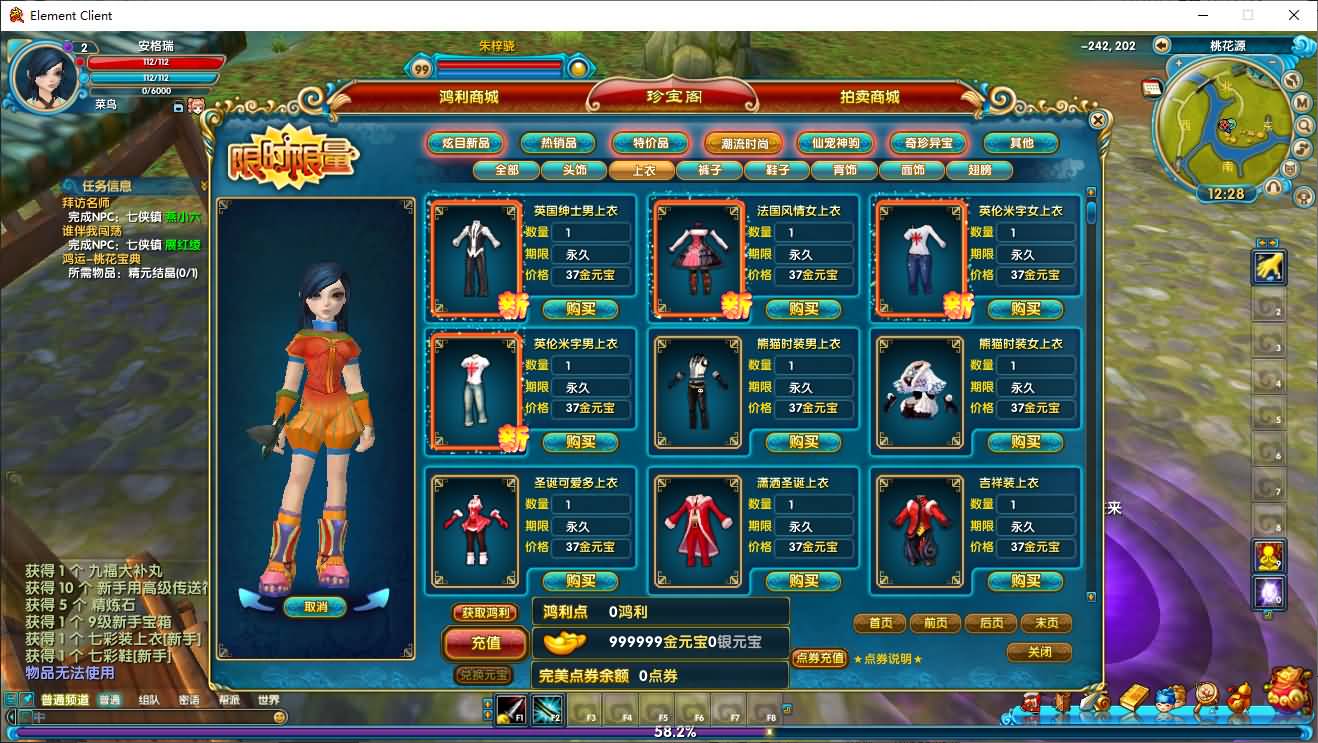
Task: Buy the 英国绅士男上衣 item
Action: [x=580, y=308]
